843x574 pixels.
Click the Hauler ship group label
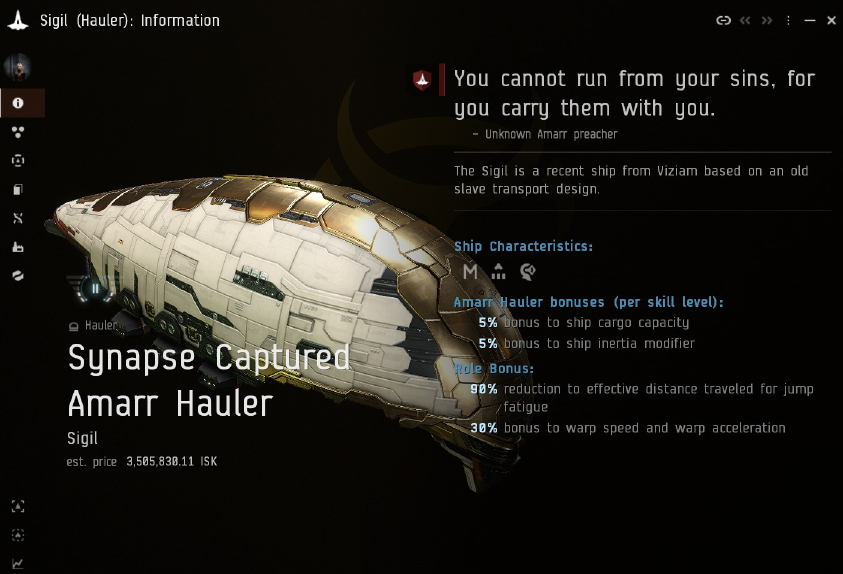(x=100, y=325)
